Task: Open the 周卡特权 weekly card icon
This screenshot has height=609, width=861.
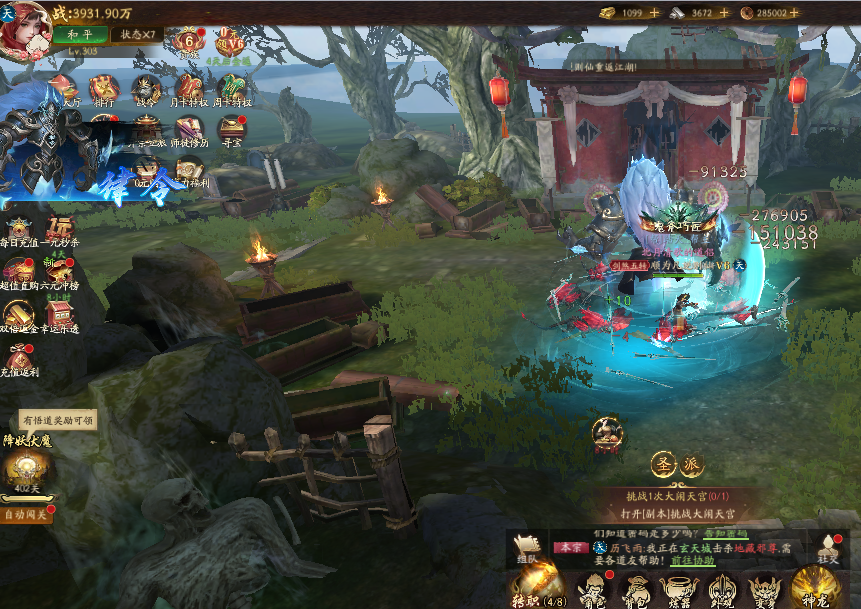Action: [x=232, y=89]
